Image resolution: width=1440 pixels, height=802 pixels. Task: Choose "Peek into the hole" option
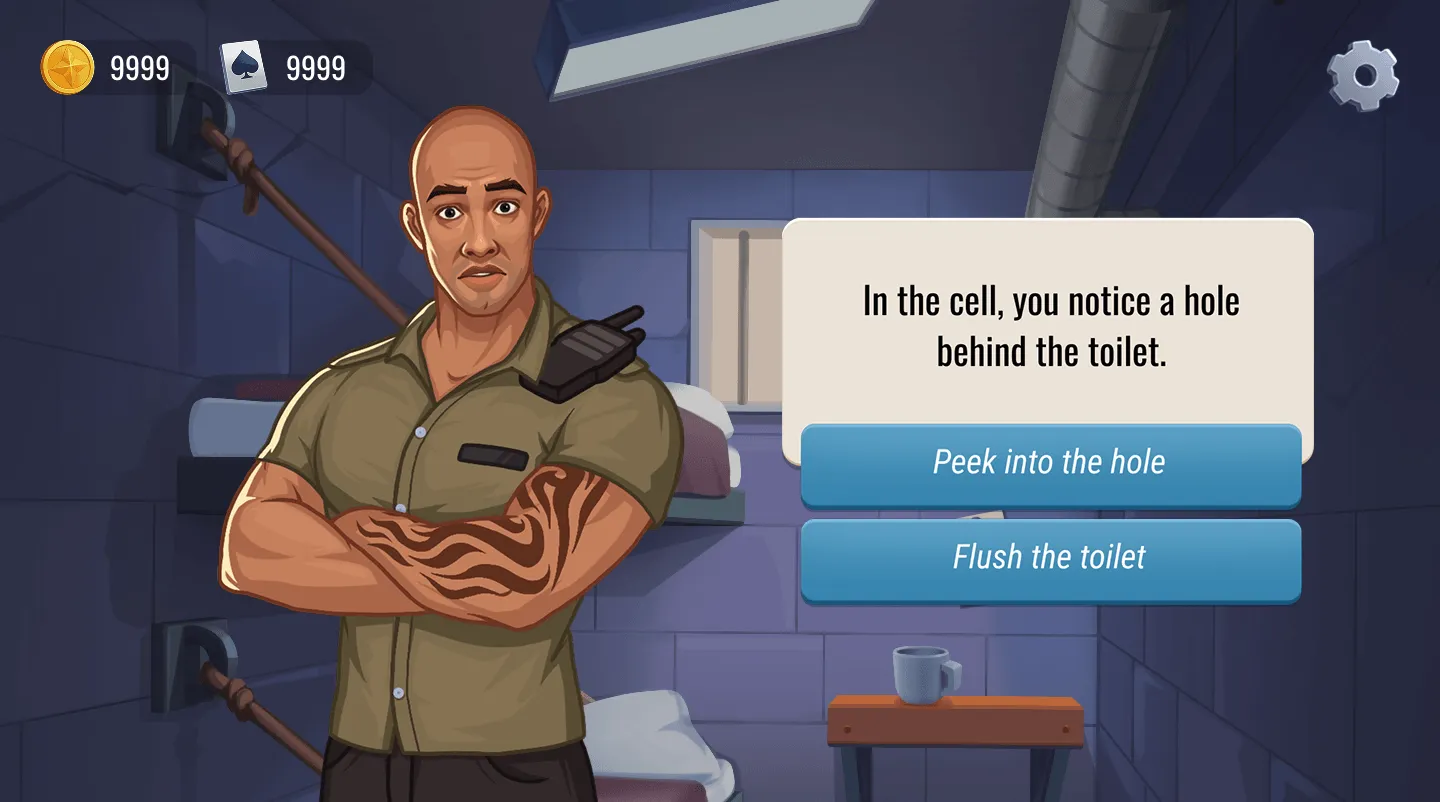coord(1050,463)
